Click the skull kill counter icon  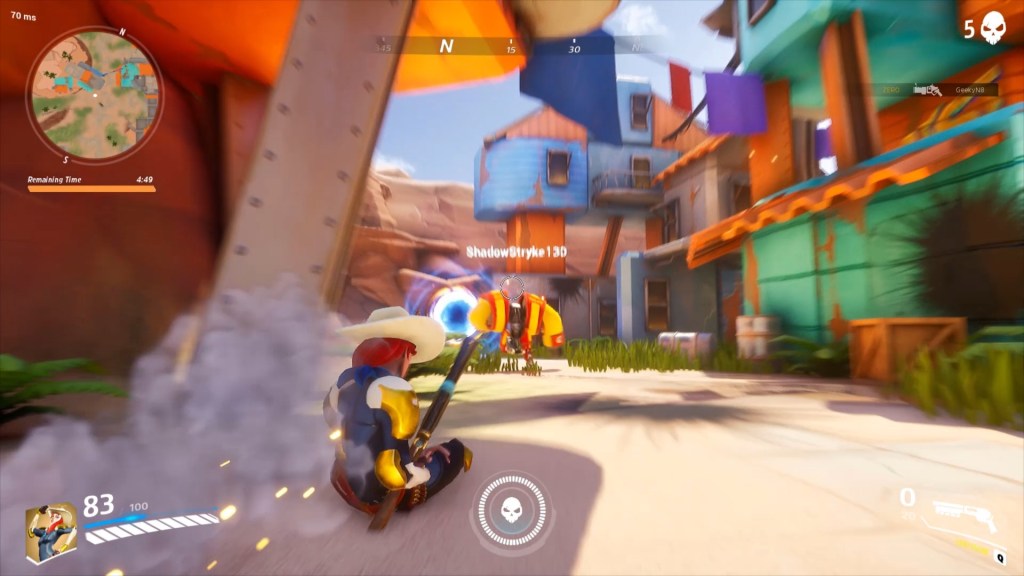[x=993, y=27]
